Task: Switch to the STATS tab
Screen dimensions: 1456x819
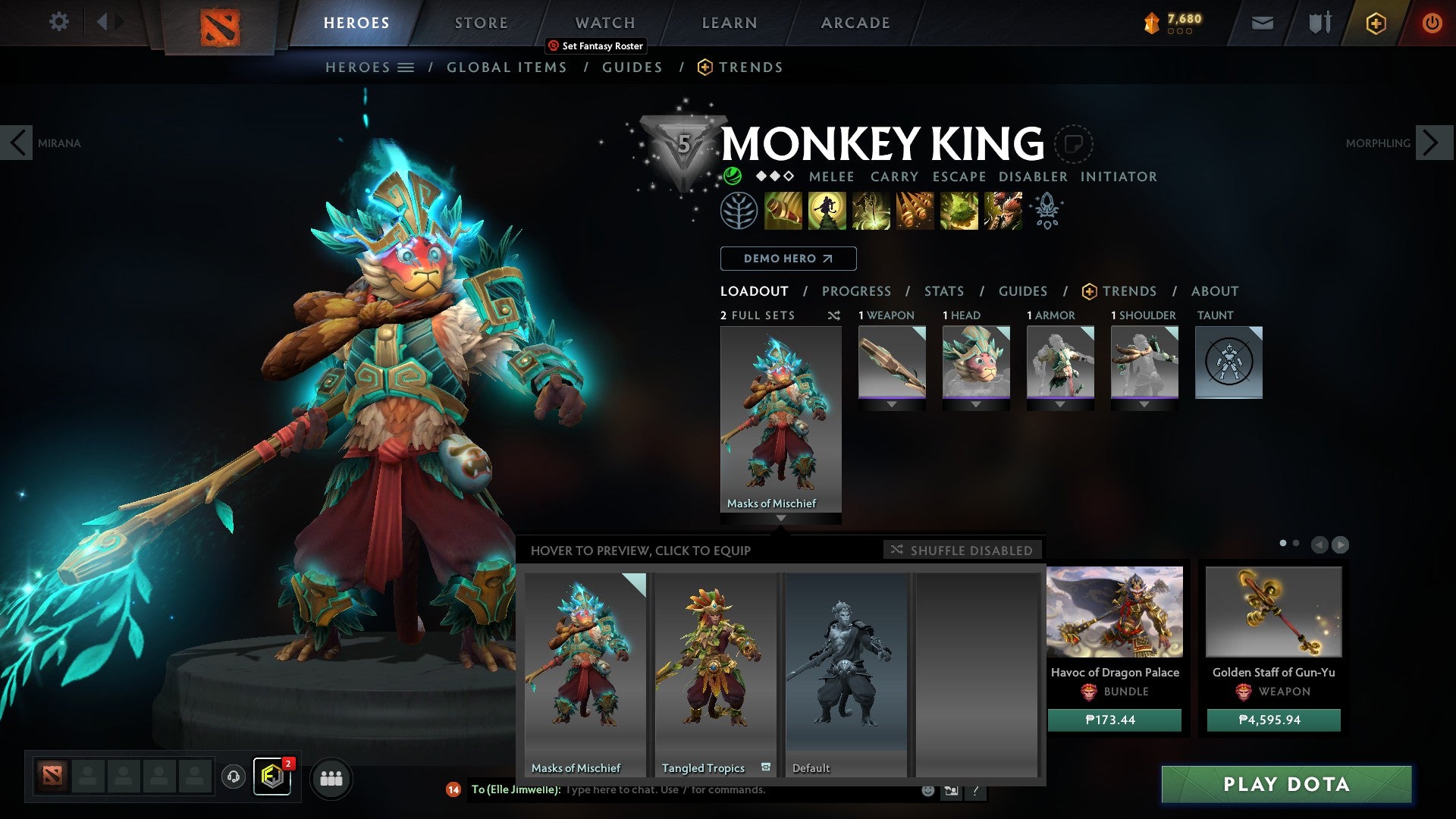Action: pyautogui.click(x=943, y=290)
